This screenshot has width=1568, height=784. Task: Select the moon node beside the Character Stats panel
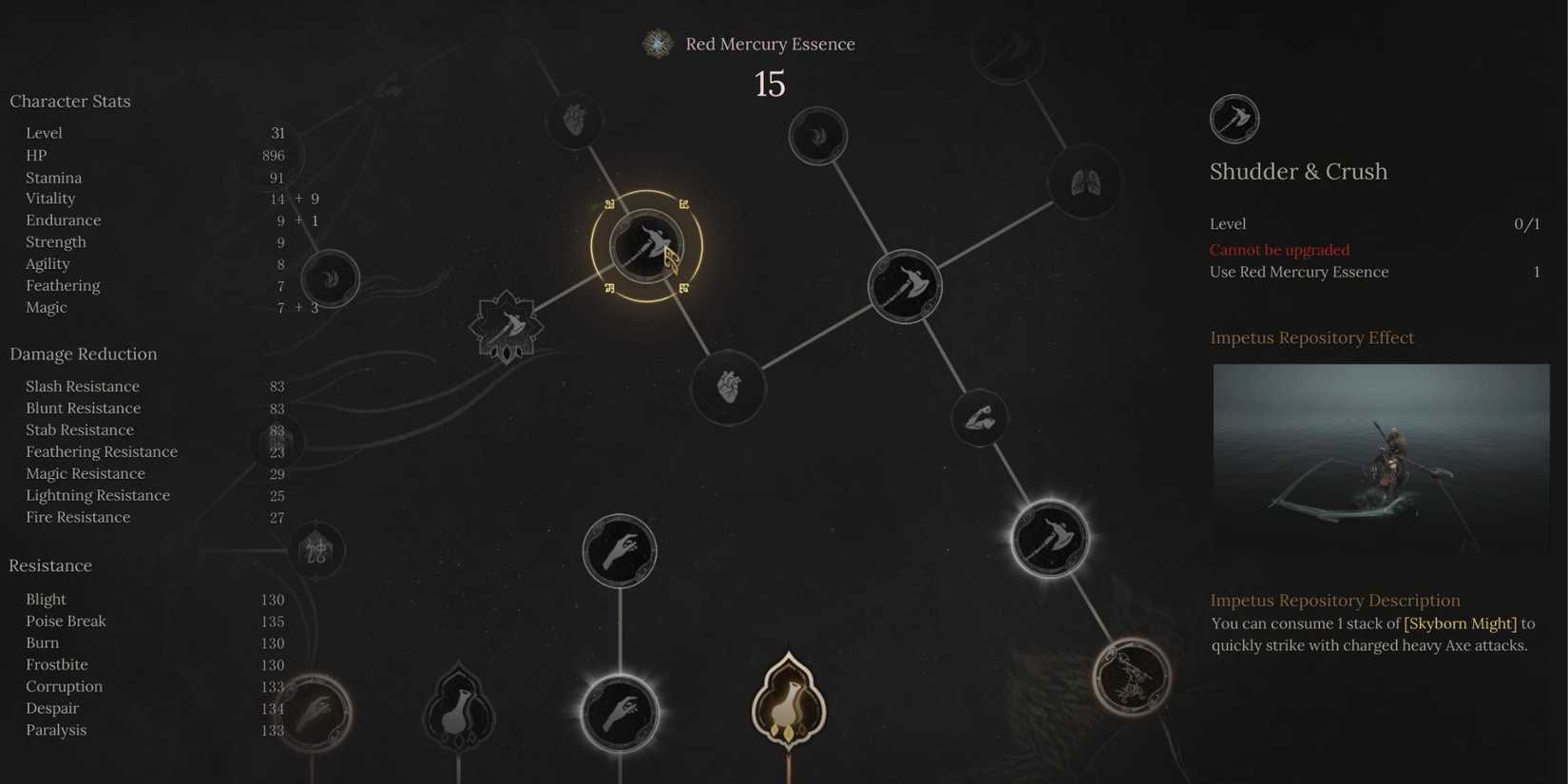point(330,277)
